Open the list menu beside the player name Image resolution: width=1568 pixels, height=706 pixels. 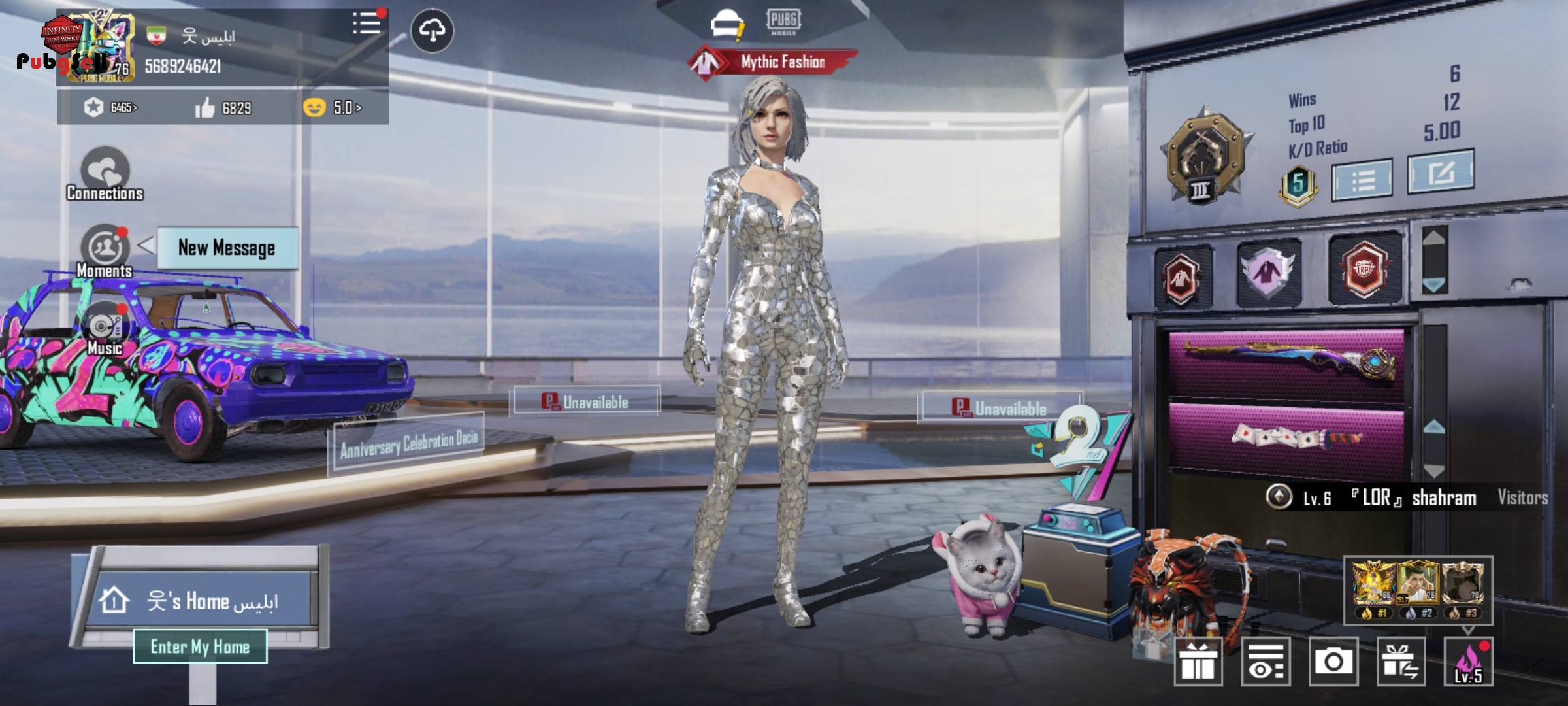pos(367,24)
